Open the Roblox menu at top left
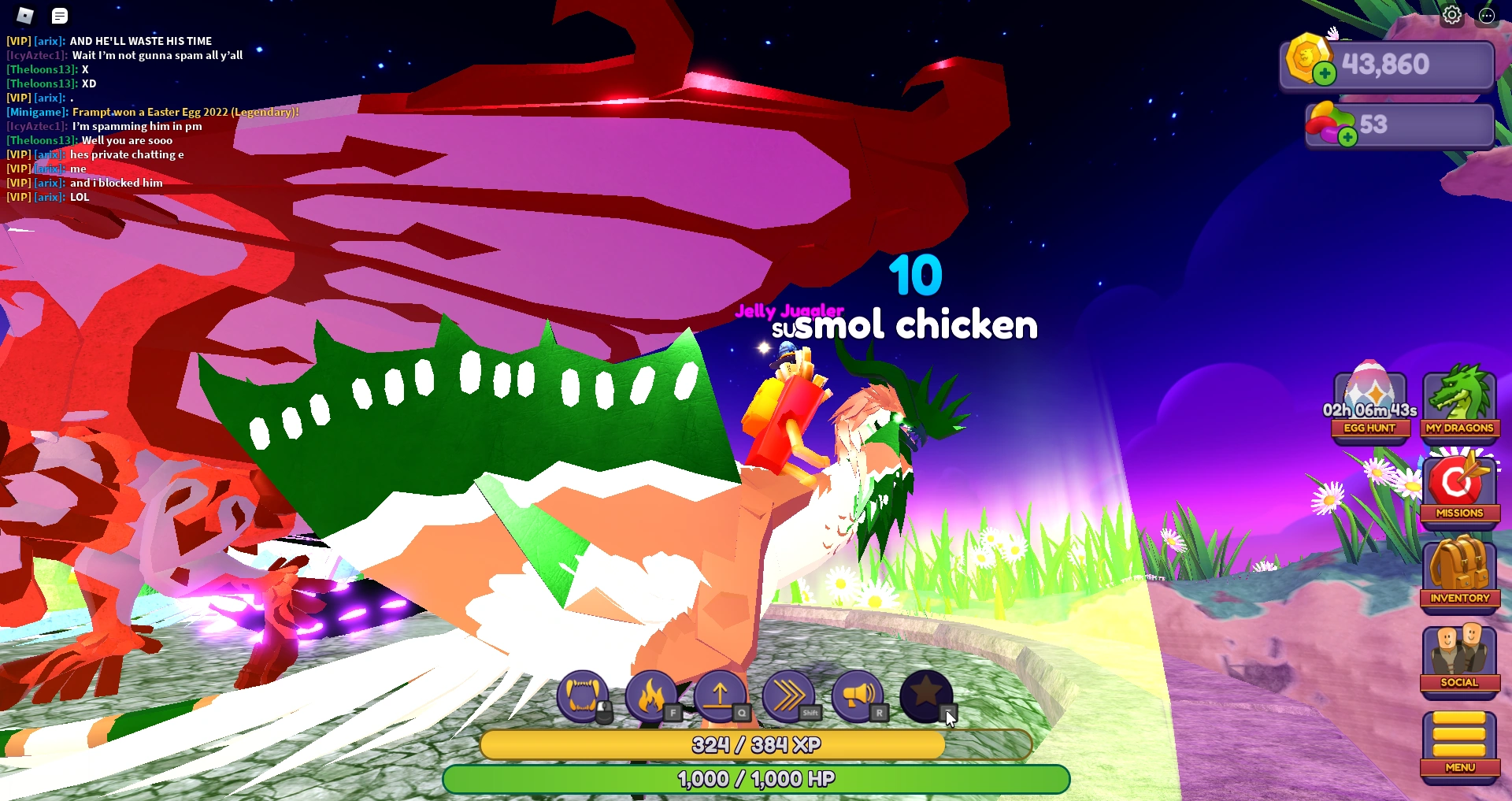Image resolution: width=1512 pixels, height=801 pixels. [x=24, y=15]
